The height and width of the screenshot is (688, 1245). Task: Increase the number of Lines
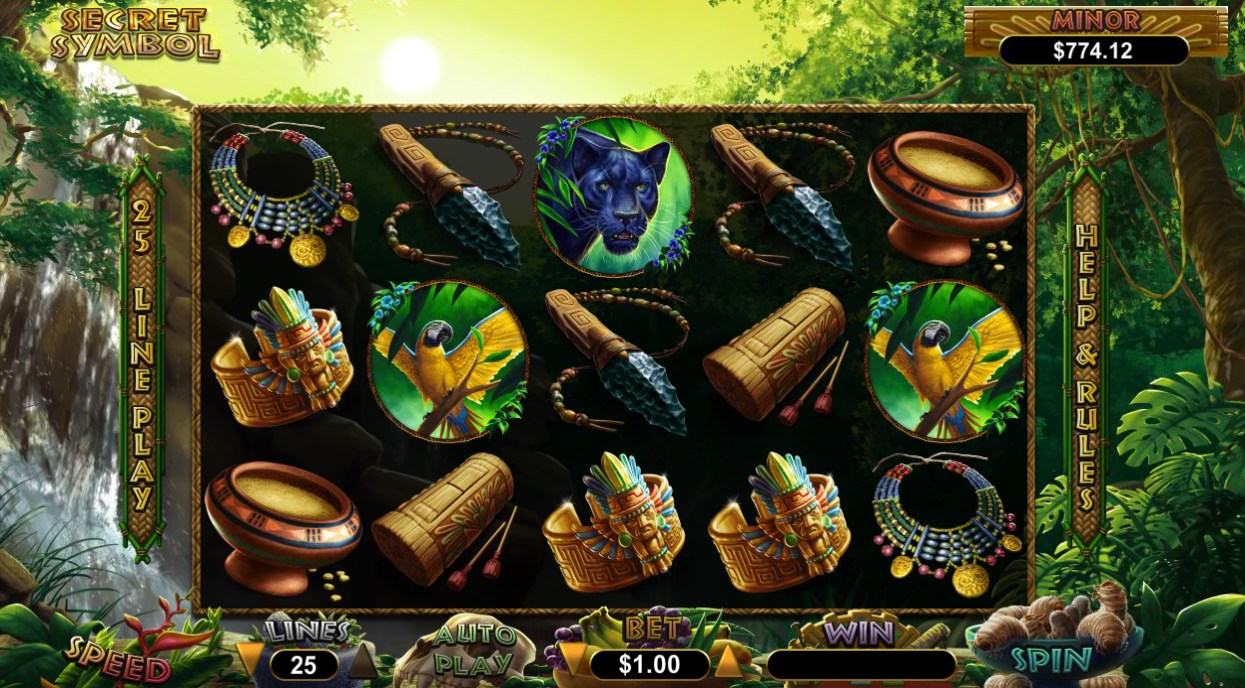(362, 661)
